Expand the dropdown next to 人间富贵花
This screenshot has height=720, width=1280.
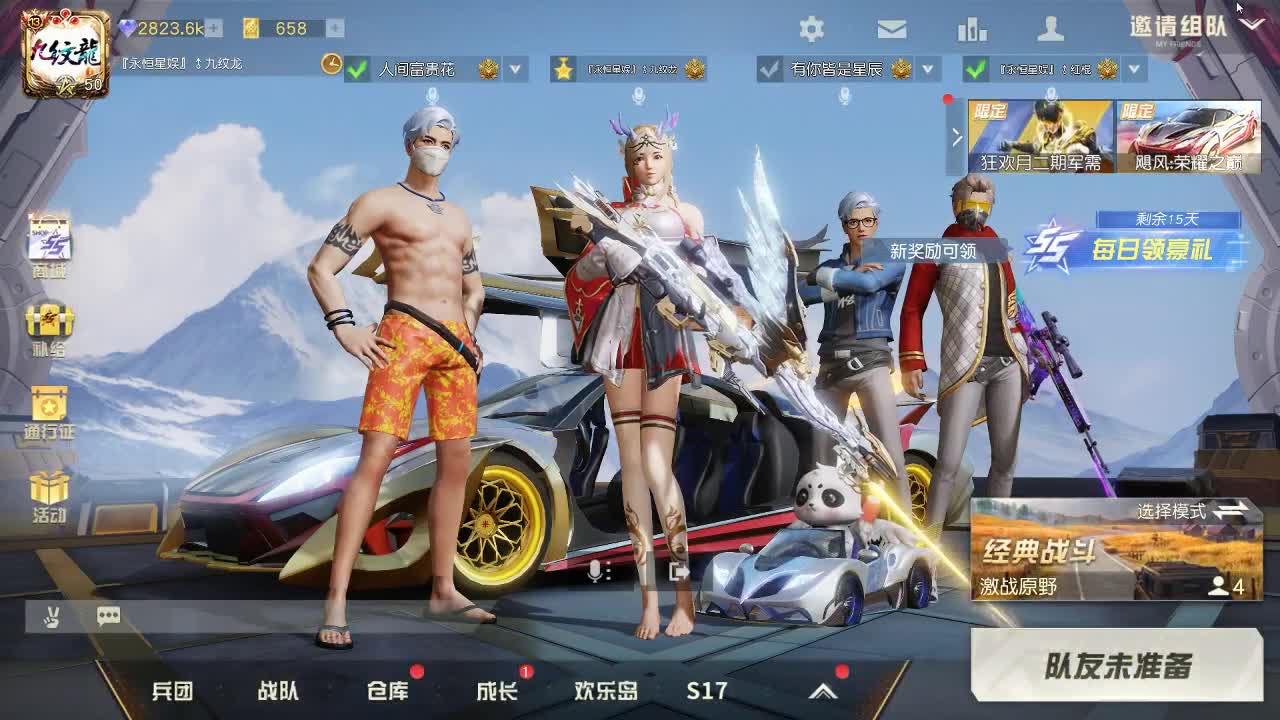tap(516, 70)
